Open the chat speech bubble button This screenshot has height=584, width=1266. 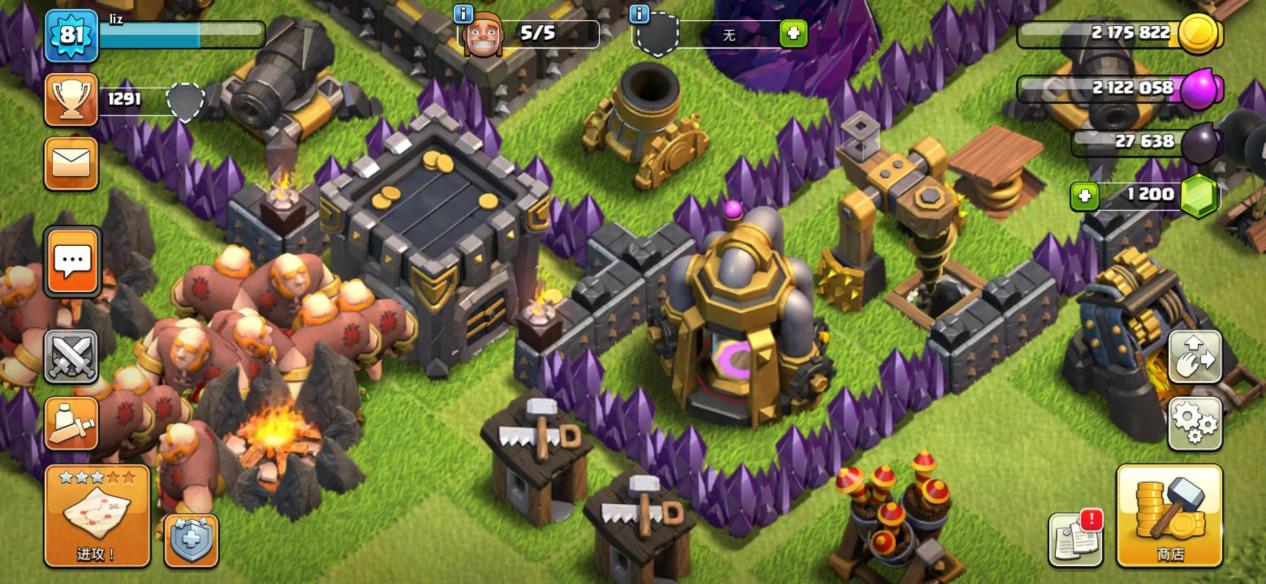tap(72, 262)
